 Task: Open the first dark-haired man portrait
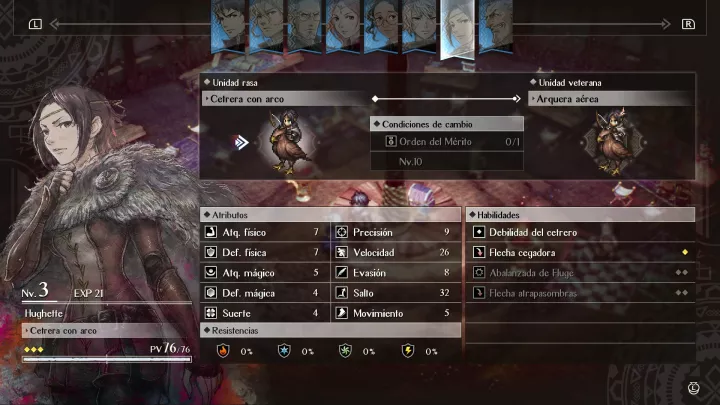[229, 24]
